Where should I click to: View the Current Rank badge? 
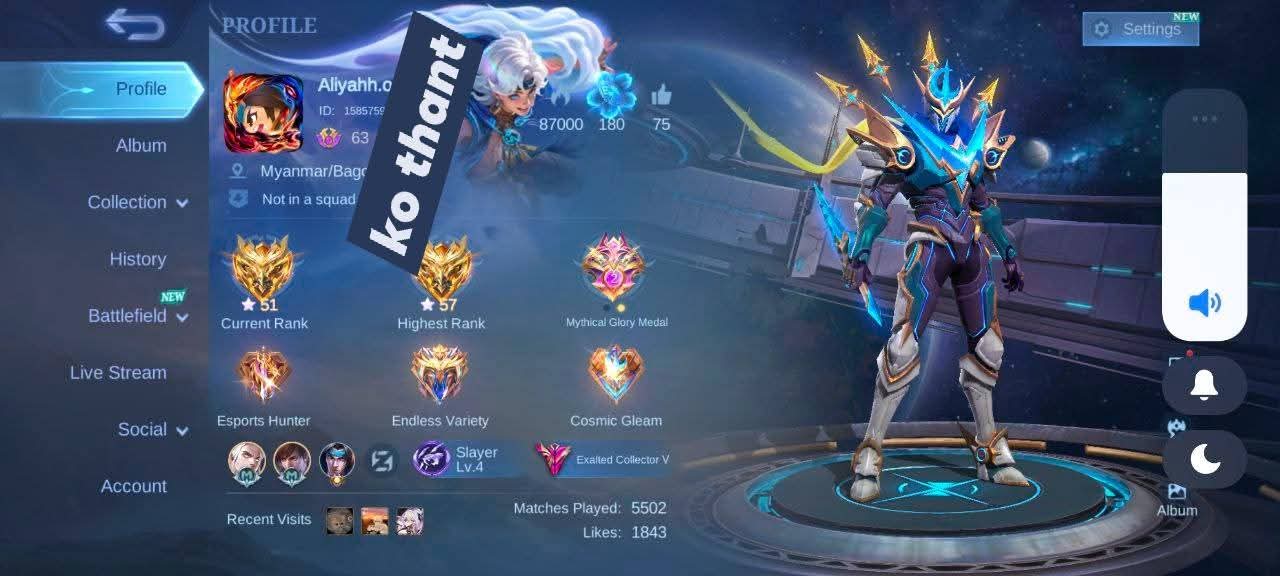tap(264, 268)
